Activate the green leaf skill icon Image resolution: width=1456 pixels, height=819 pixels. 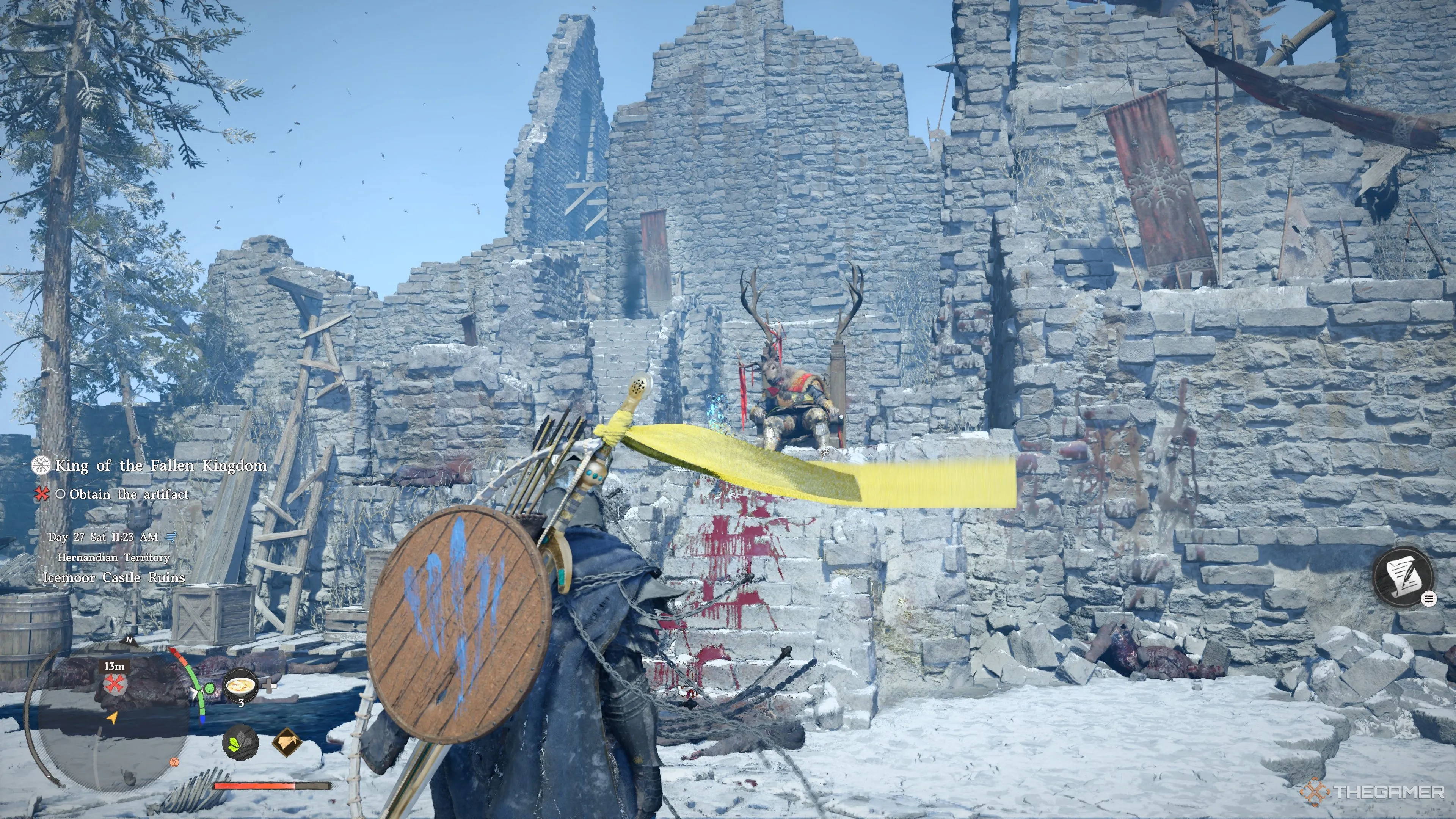(240, 743)
